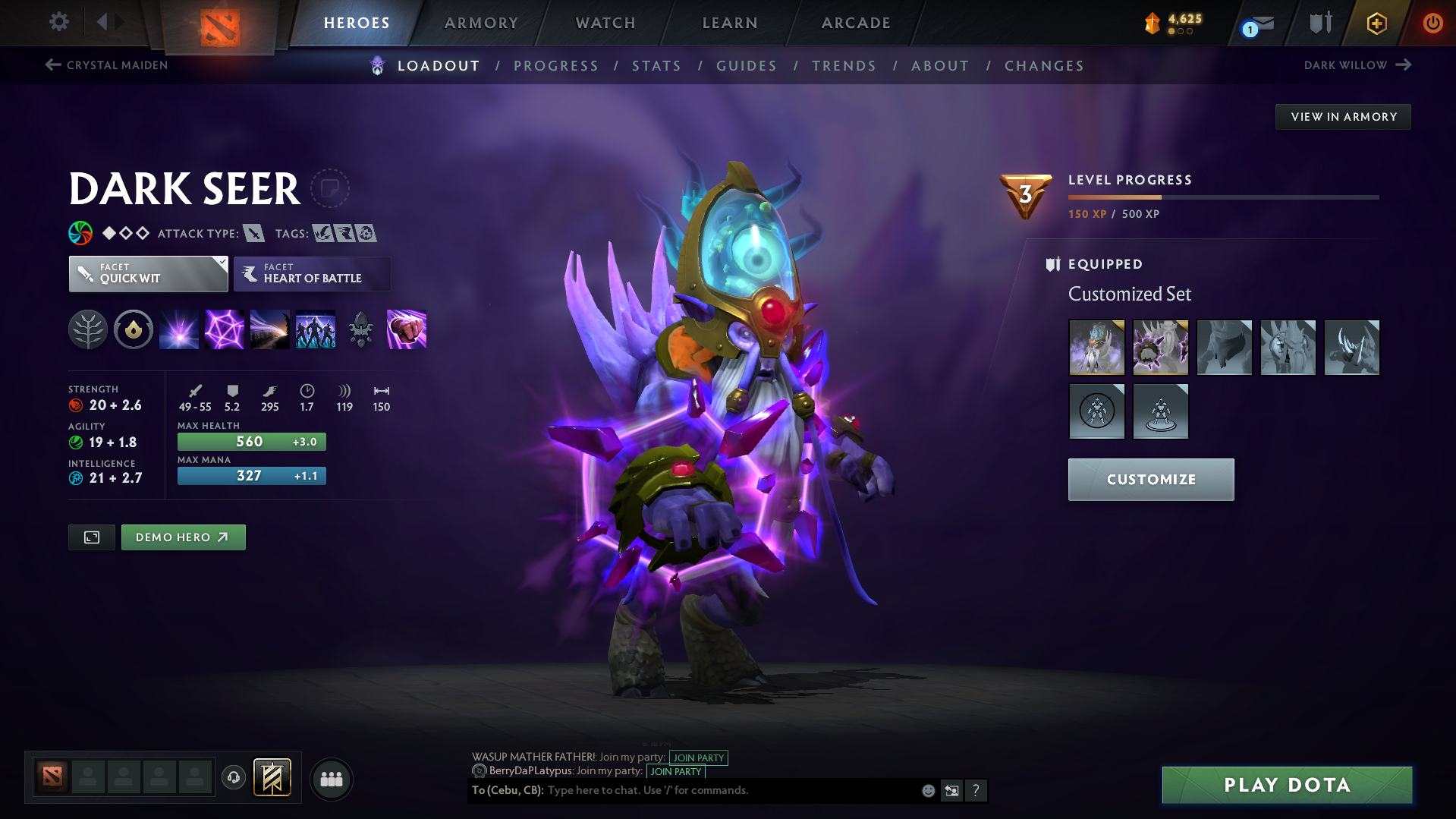
Task: Select the Ion Shell ability icon
Action: [x=225, y=329]
